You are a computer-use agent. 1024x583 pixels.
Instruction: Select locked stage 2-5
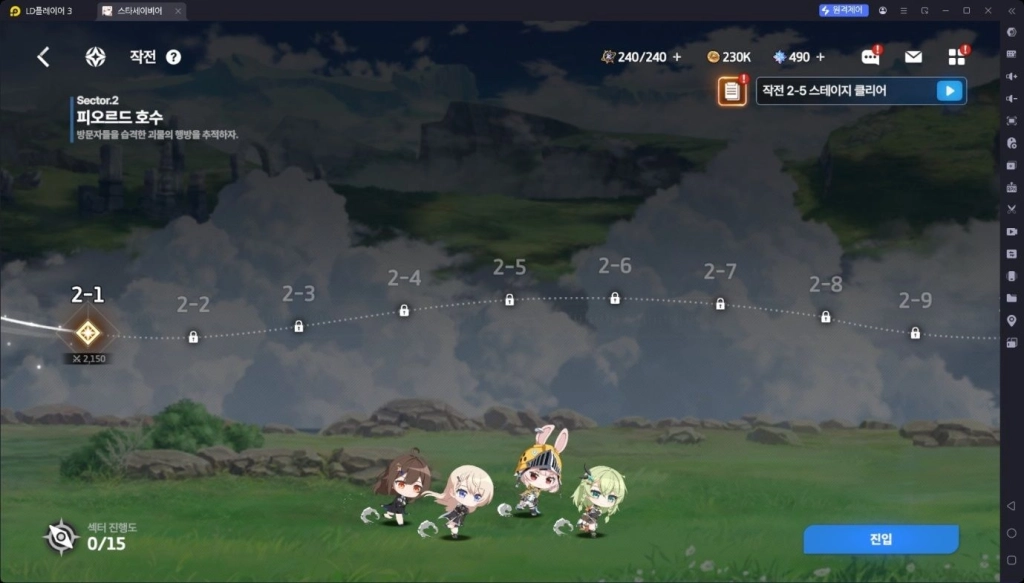tap(509, 299)
